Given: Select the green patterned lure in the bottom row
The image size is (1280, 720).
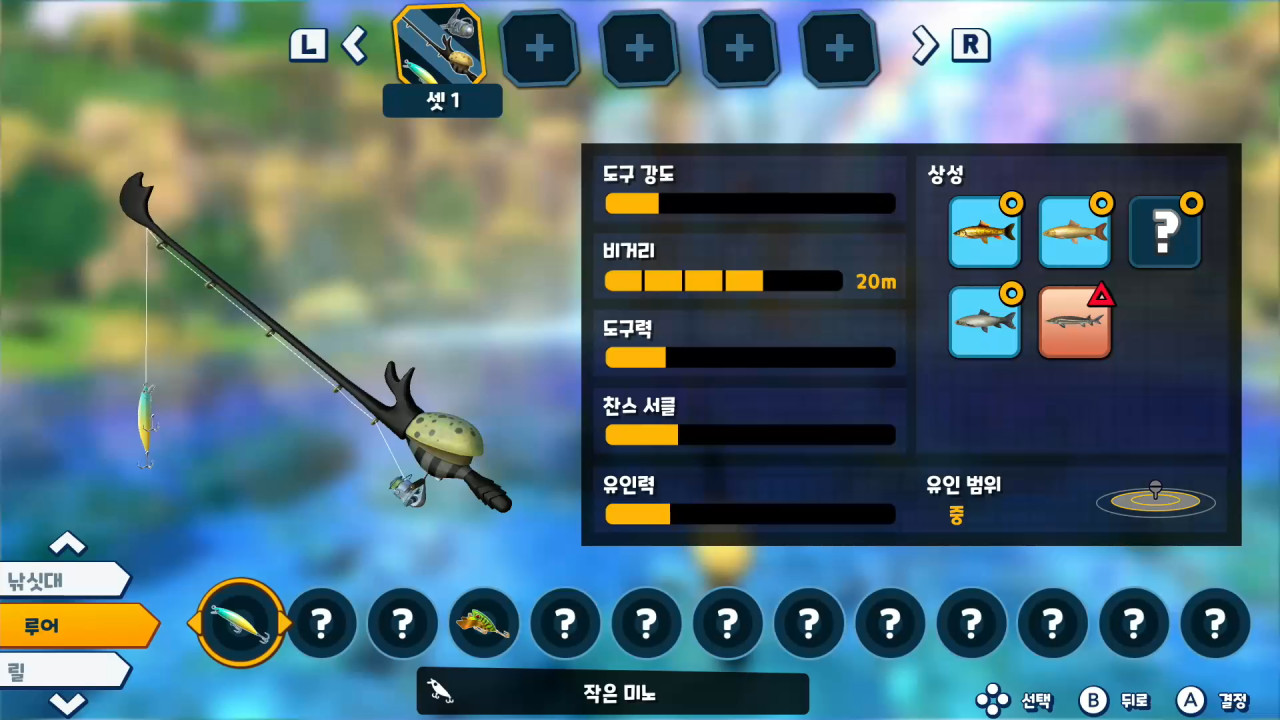Looking at the screenshot, I should tap(483, 622).
